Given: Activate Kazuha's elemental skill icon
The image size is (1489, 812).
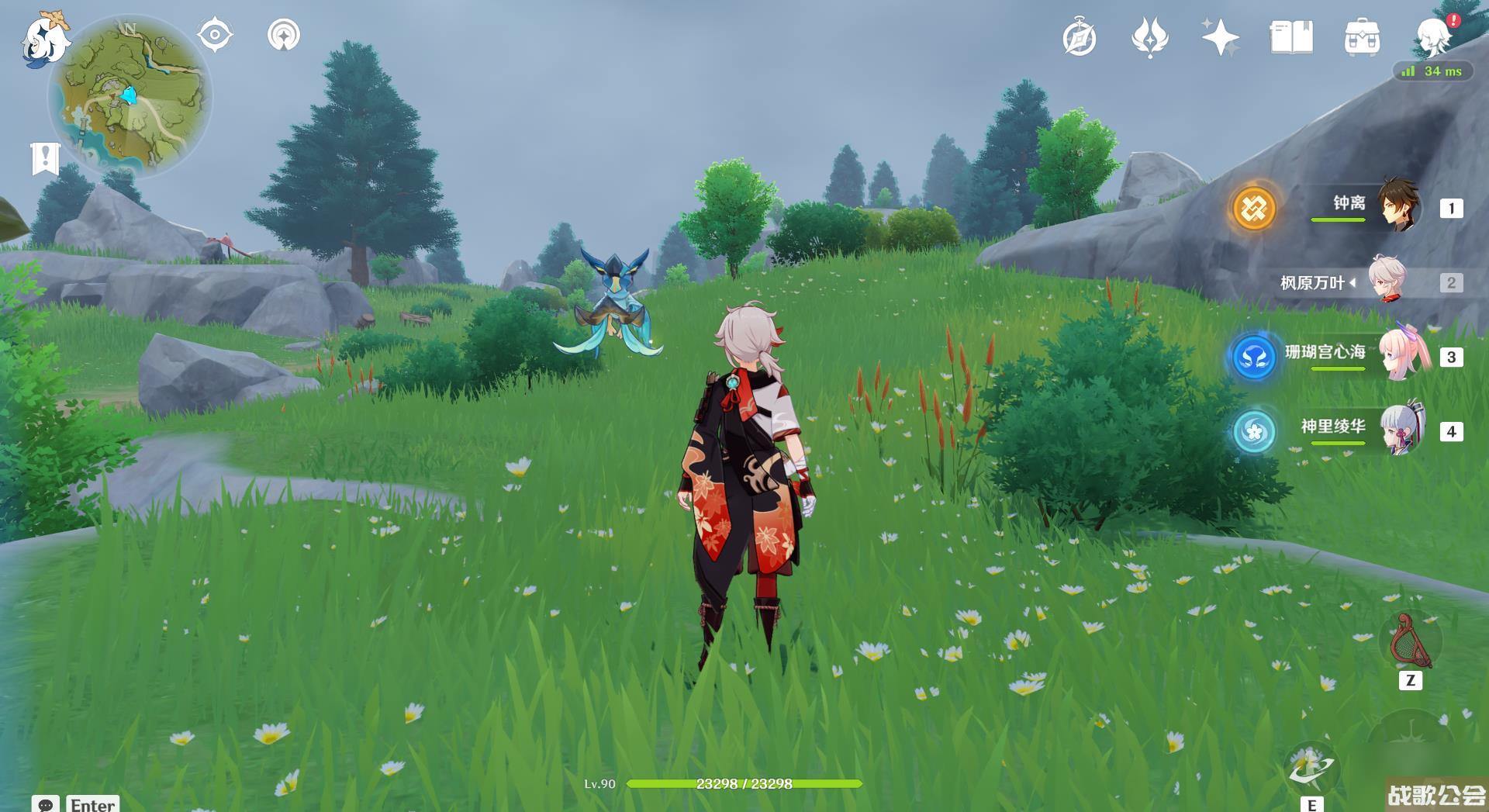Looking at the screenshot, I should (1311, 768).
